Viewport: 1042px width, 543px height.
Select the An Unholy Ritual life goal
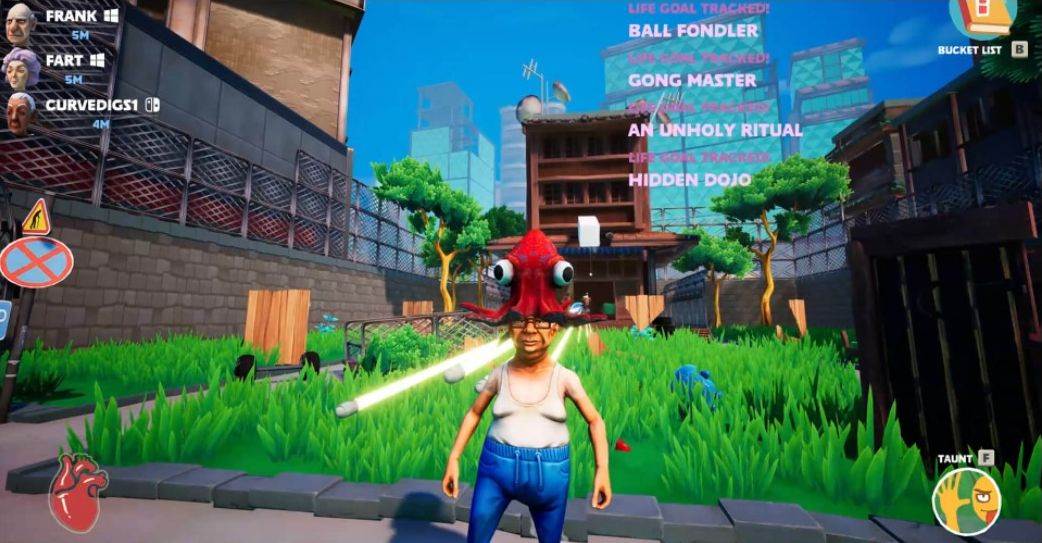(x=715, y=130)
